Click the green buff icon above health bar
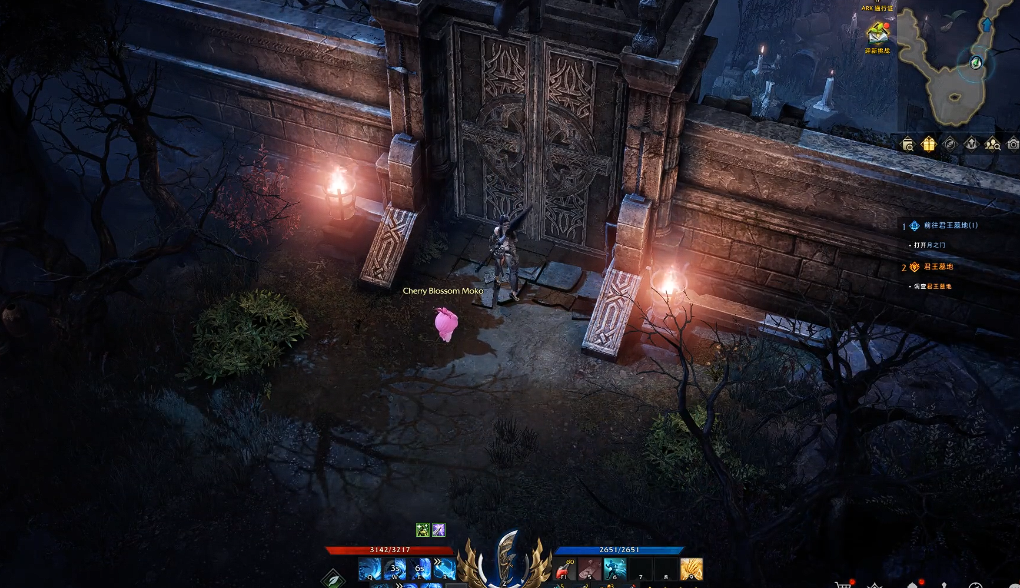1020x588 pixels. pyautogui.click(x=423, y=530)
